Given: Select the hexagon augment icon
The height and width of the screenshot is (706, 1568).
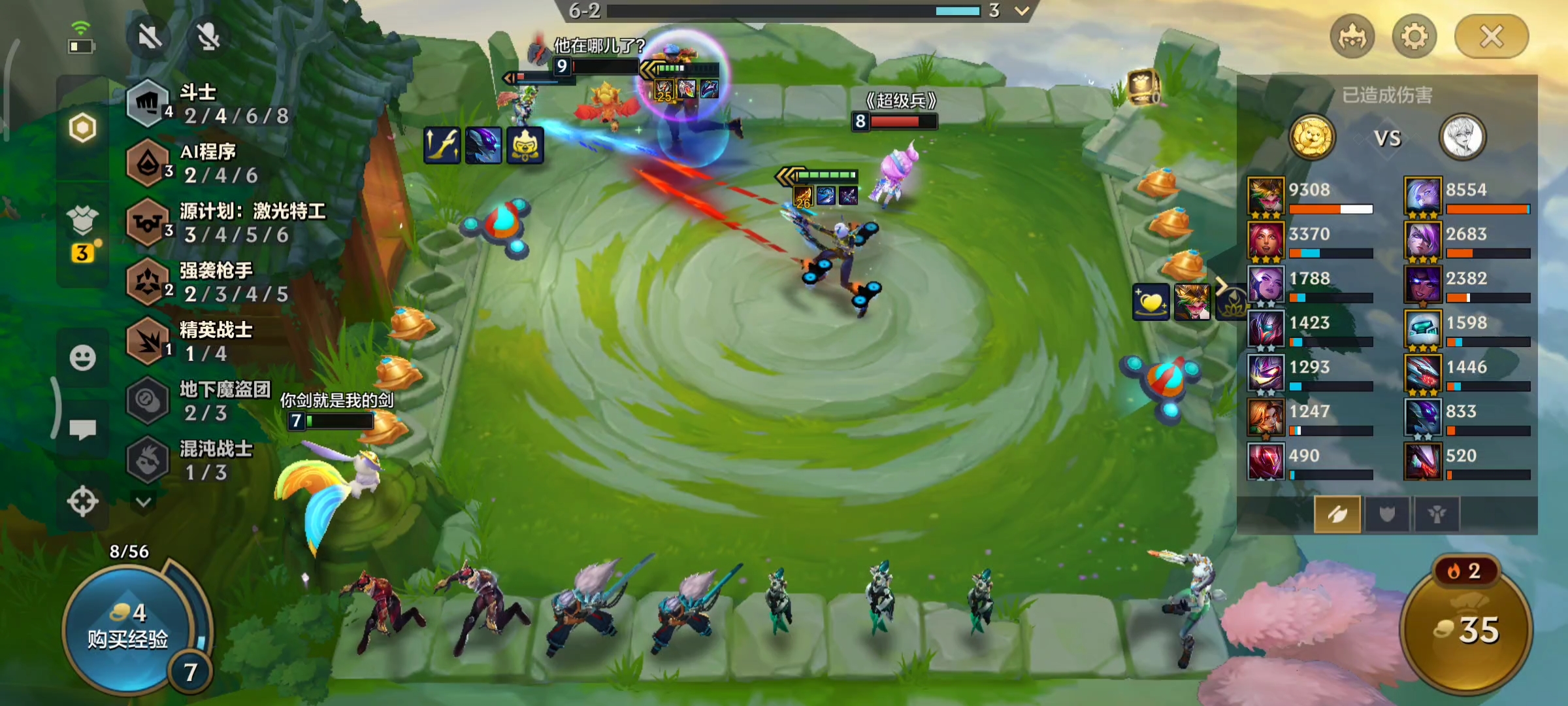Looking at the screenshot, I should (x=82, y=127).
